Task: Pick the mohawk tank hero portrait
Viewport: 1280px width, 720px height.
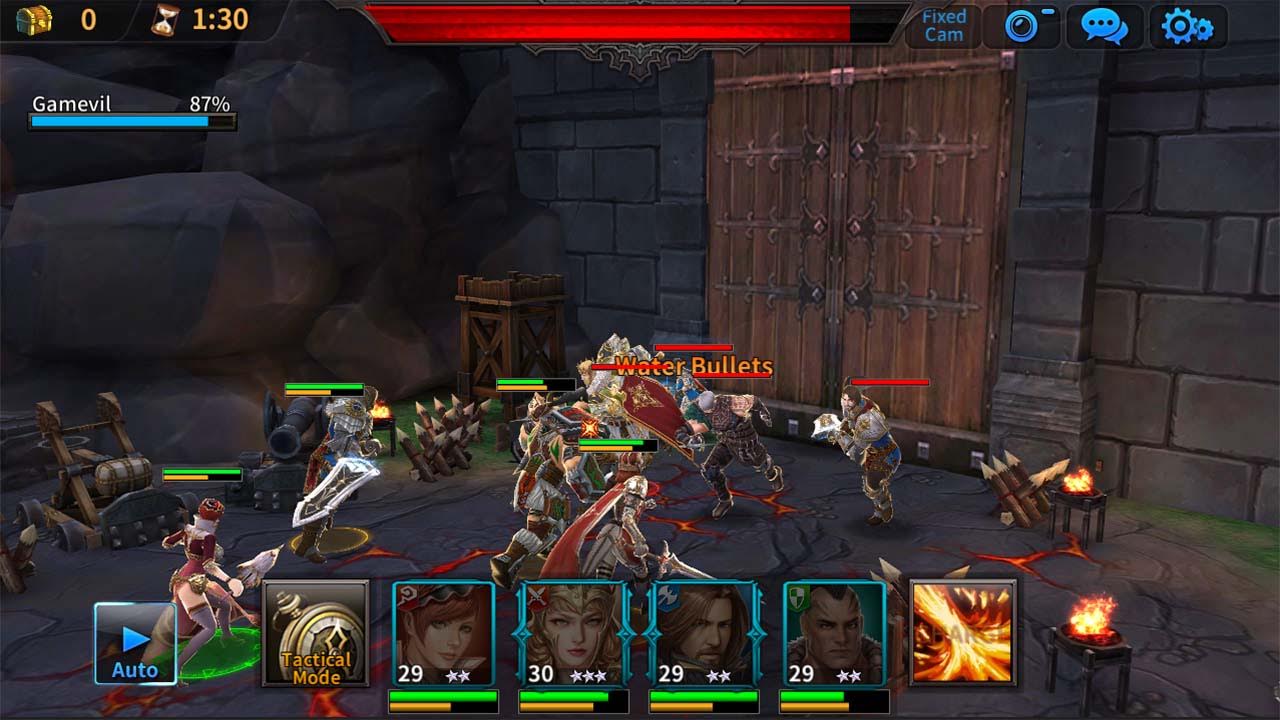Action: coord(834,633)
